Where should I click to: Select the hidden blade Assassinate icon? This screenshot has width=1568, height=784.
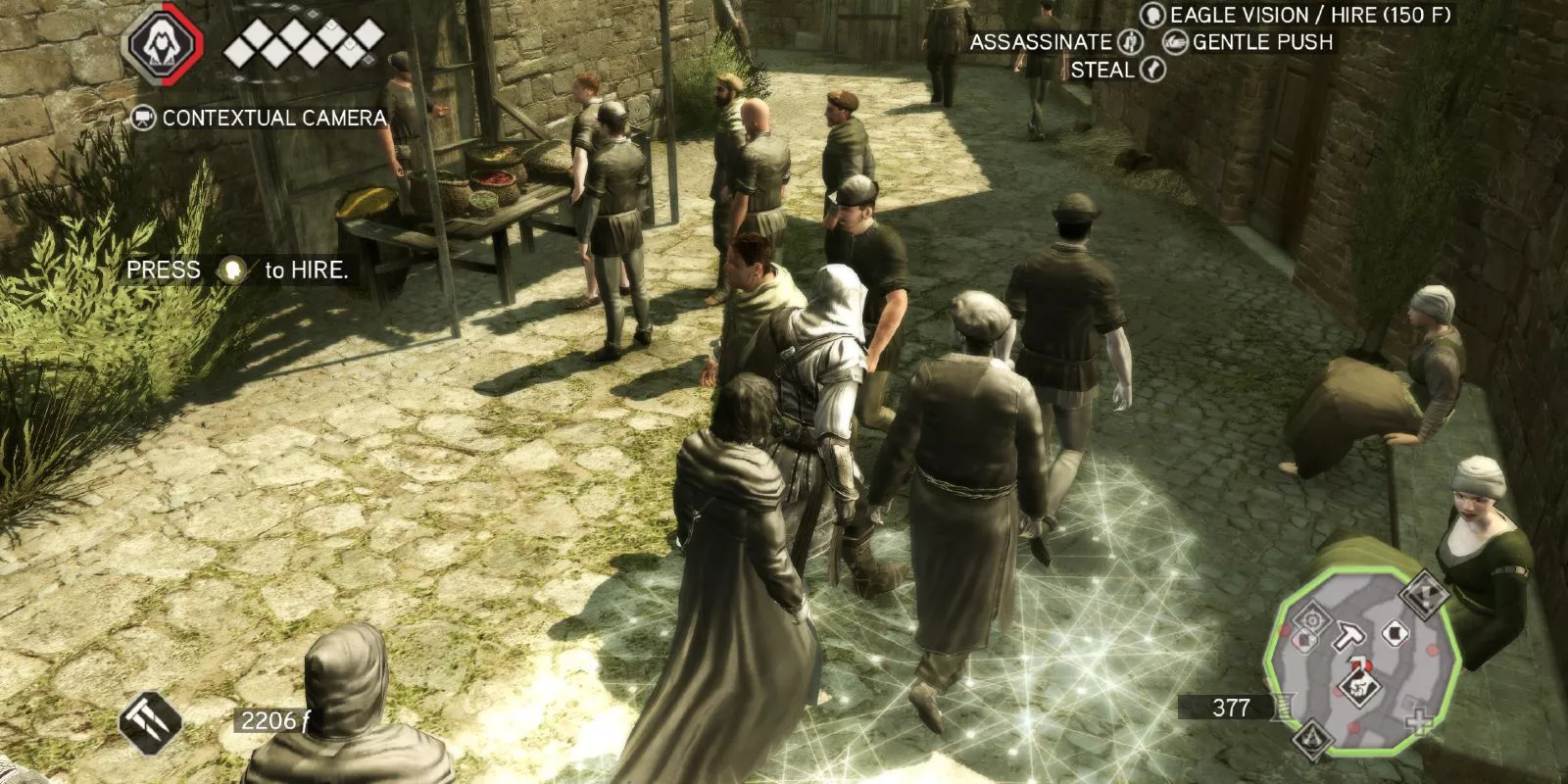coord(1130,42)
